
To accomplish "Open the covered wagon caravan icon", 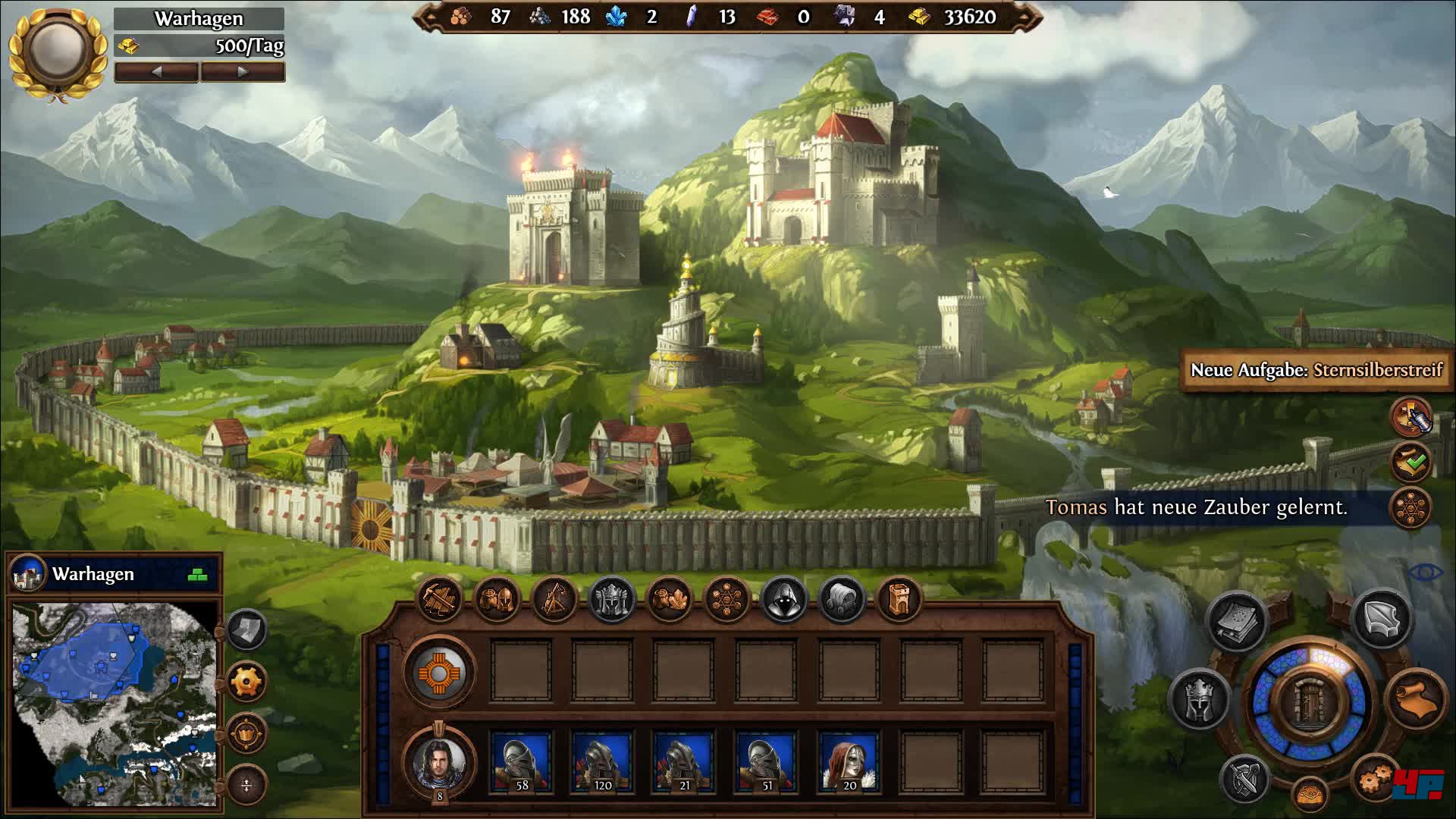I will tap(842, 599).
